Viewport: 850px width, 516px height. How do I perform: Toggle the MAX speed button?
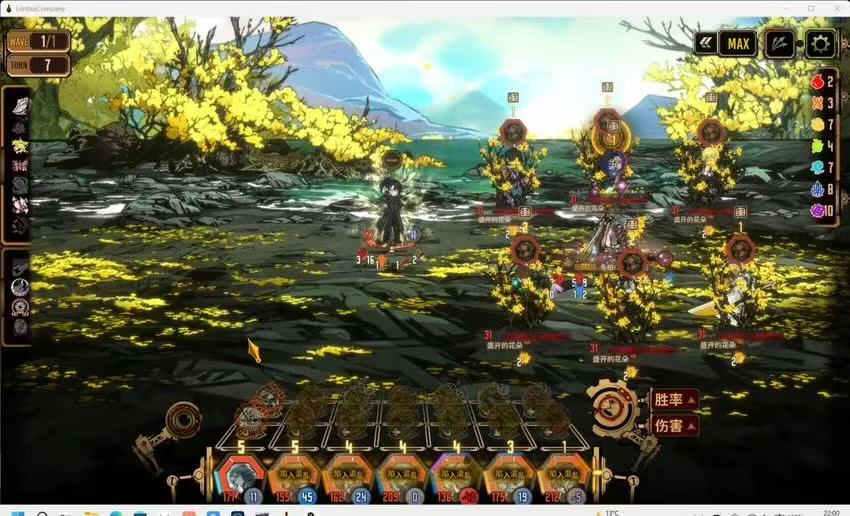739,43
